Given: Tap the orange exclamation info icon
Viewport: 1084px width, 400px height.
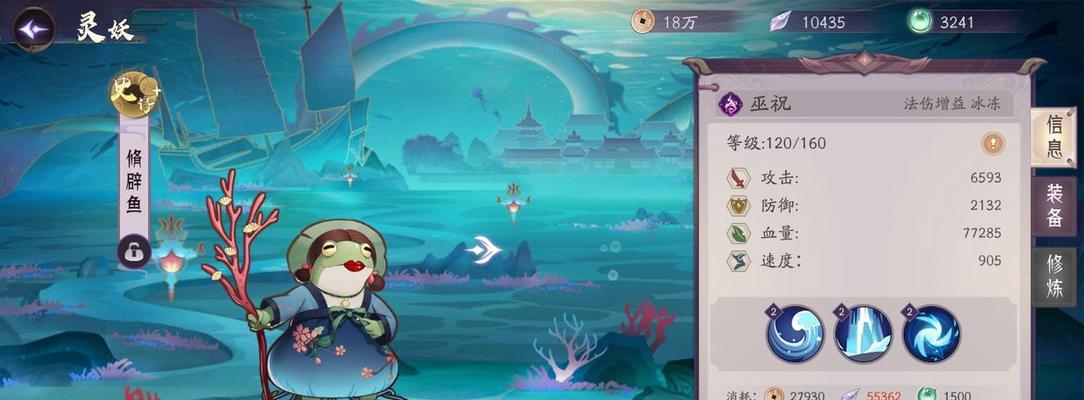Looking at the screenshot, I should [992, 143].
